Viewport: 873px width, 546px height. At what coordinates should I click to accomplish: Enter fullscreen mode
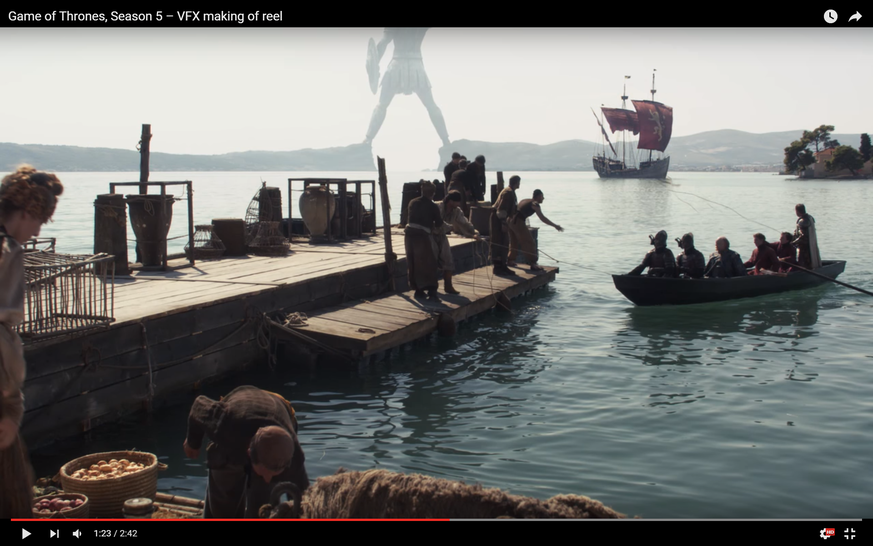click(849, 533)
